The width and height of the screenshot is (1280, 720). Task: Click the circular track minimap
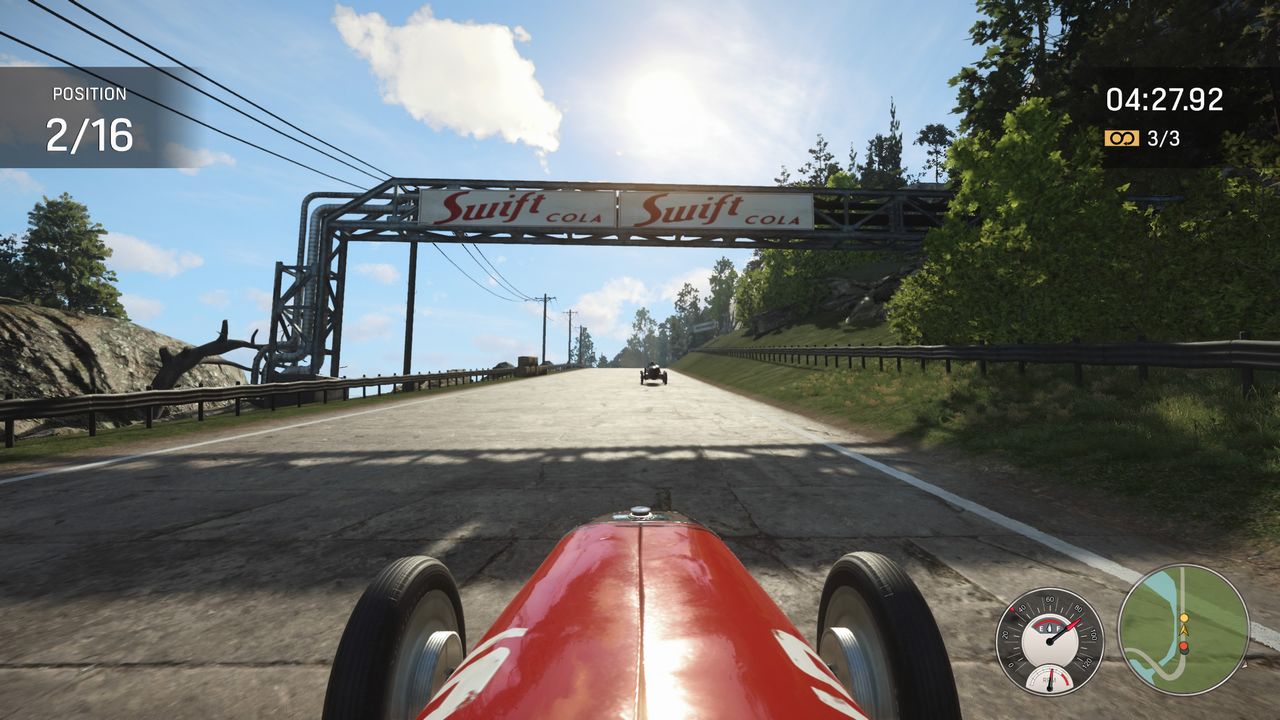point(1183,629)
